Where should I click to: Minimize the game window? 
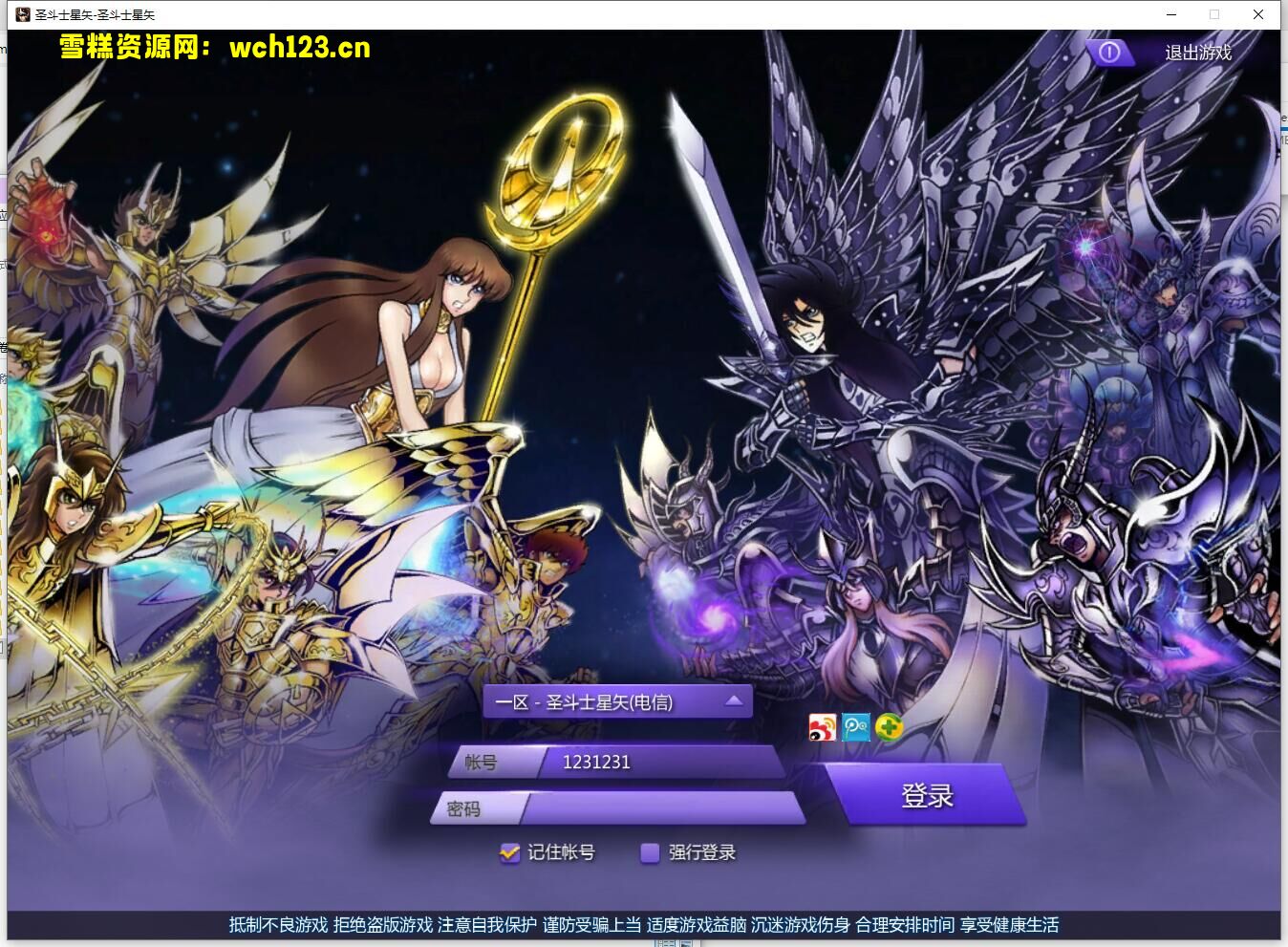[1170, 14]
